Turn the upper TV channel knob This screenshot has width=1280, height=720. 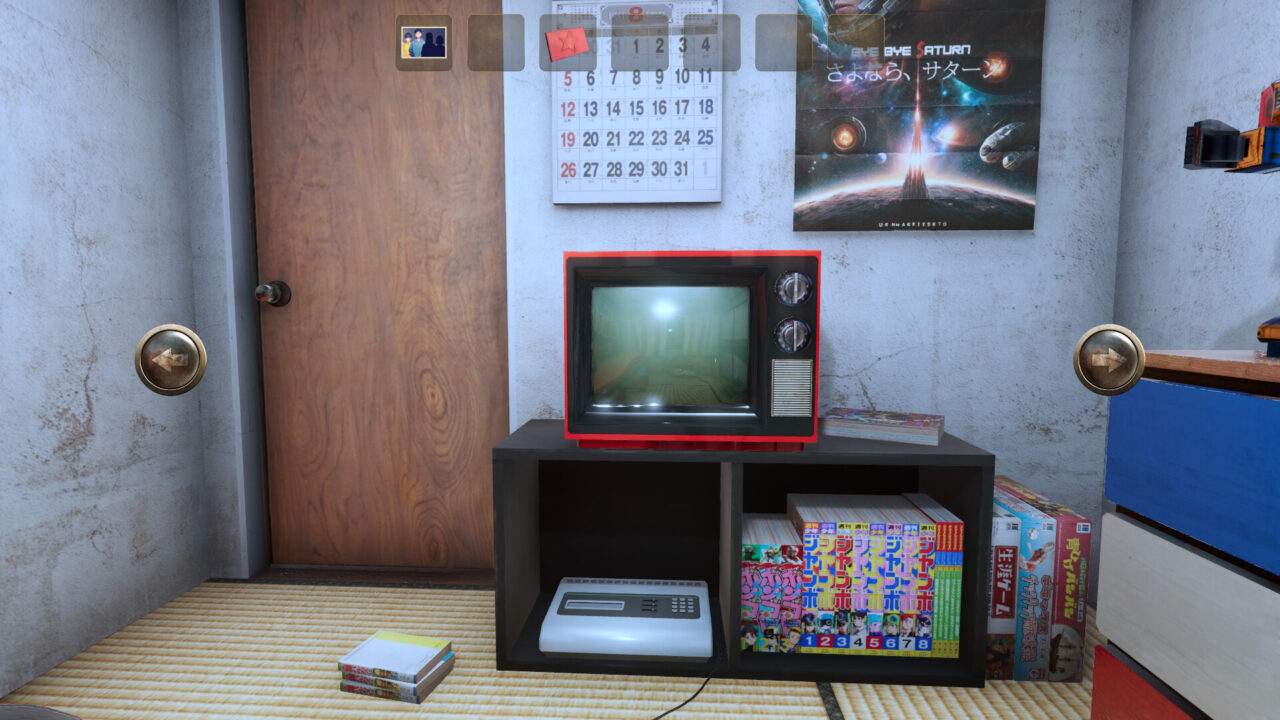coord(795,287)
